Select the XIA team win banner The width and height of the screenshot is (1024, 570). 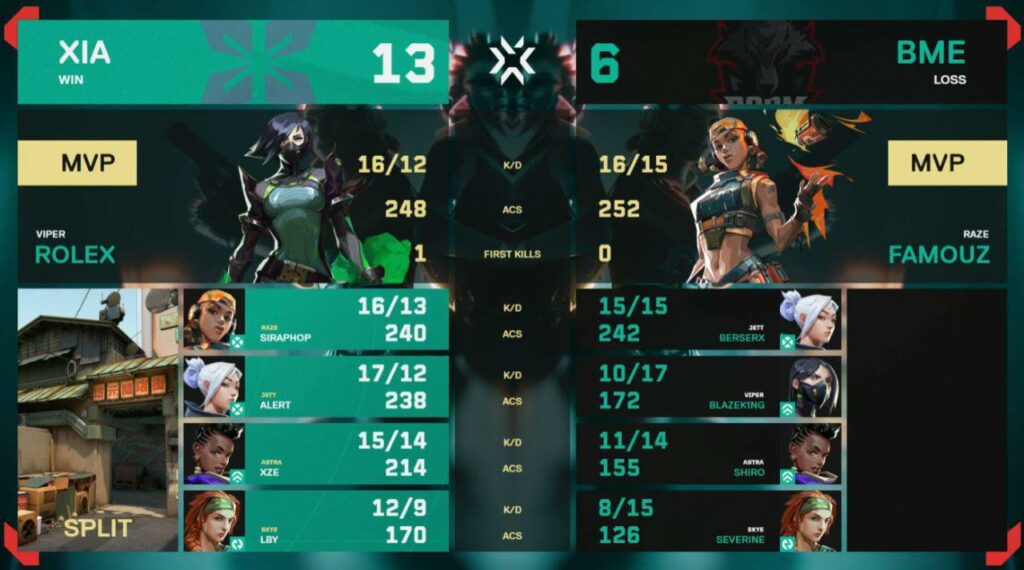[x=232, y=62]
